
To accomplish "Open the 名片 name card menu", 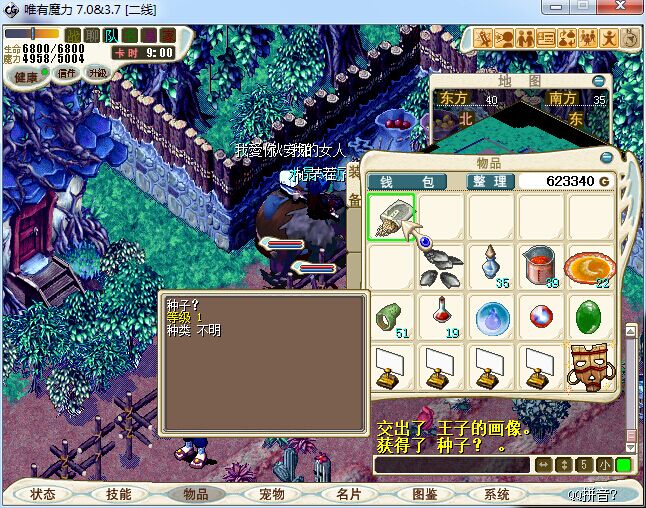I will 348,494.
